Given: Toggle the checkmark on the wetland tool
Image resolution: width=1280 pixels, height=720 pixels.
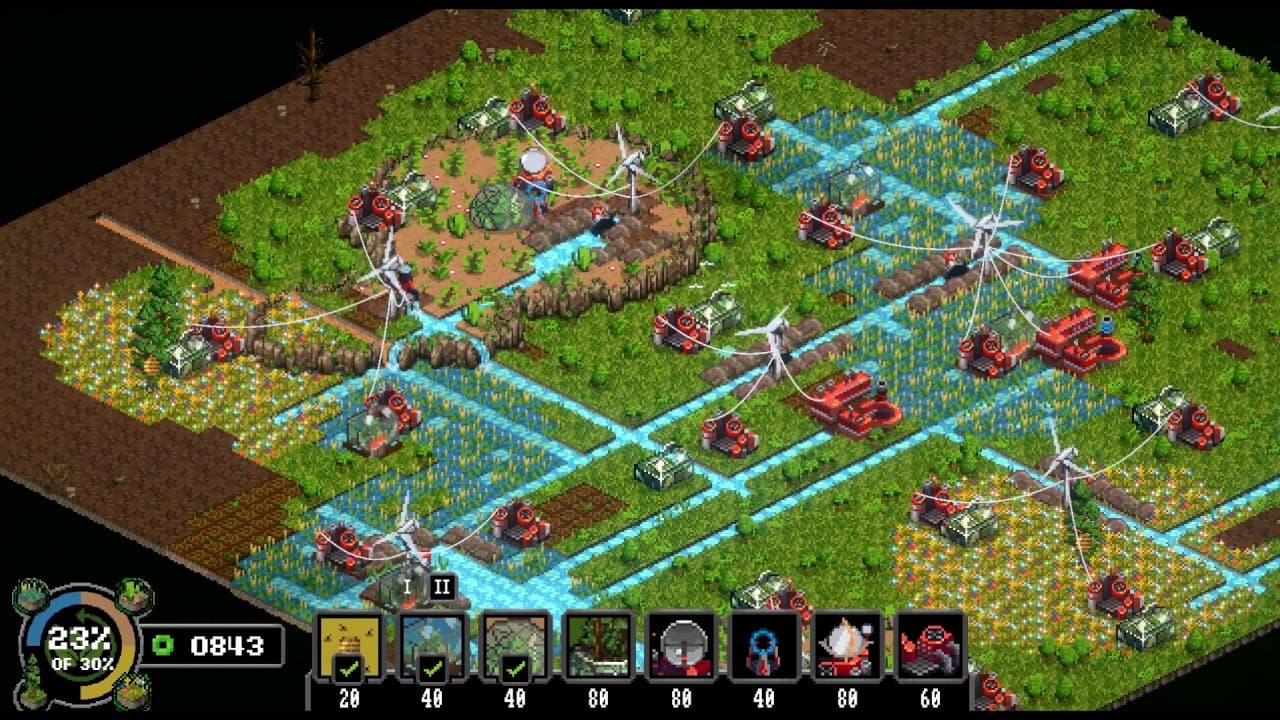Looking at the screenshot, I should click(431, 668).
